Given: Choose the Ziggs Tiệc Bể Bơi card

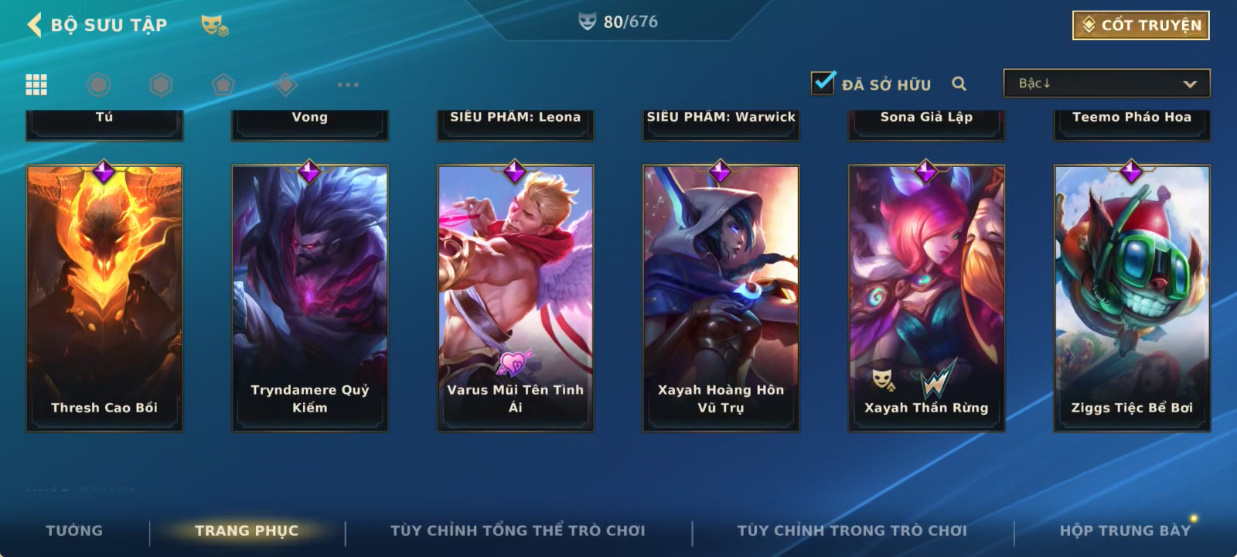Looking at the screenshot, I should [1131, 298].
